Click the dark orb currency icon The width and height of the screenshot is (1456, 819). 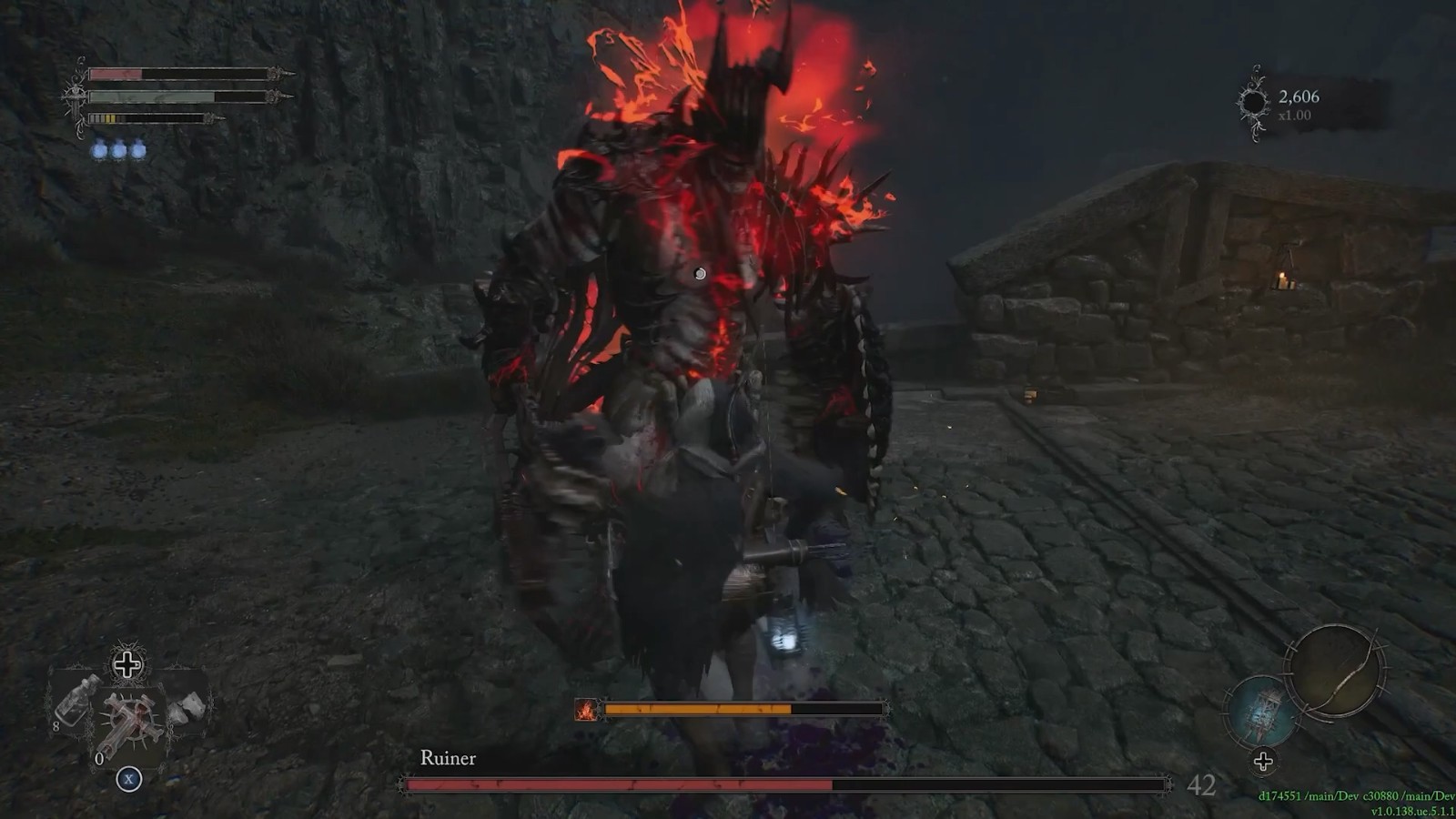pyautogui.click(x=1253, y=103)
